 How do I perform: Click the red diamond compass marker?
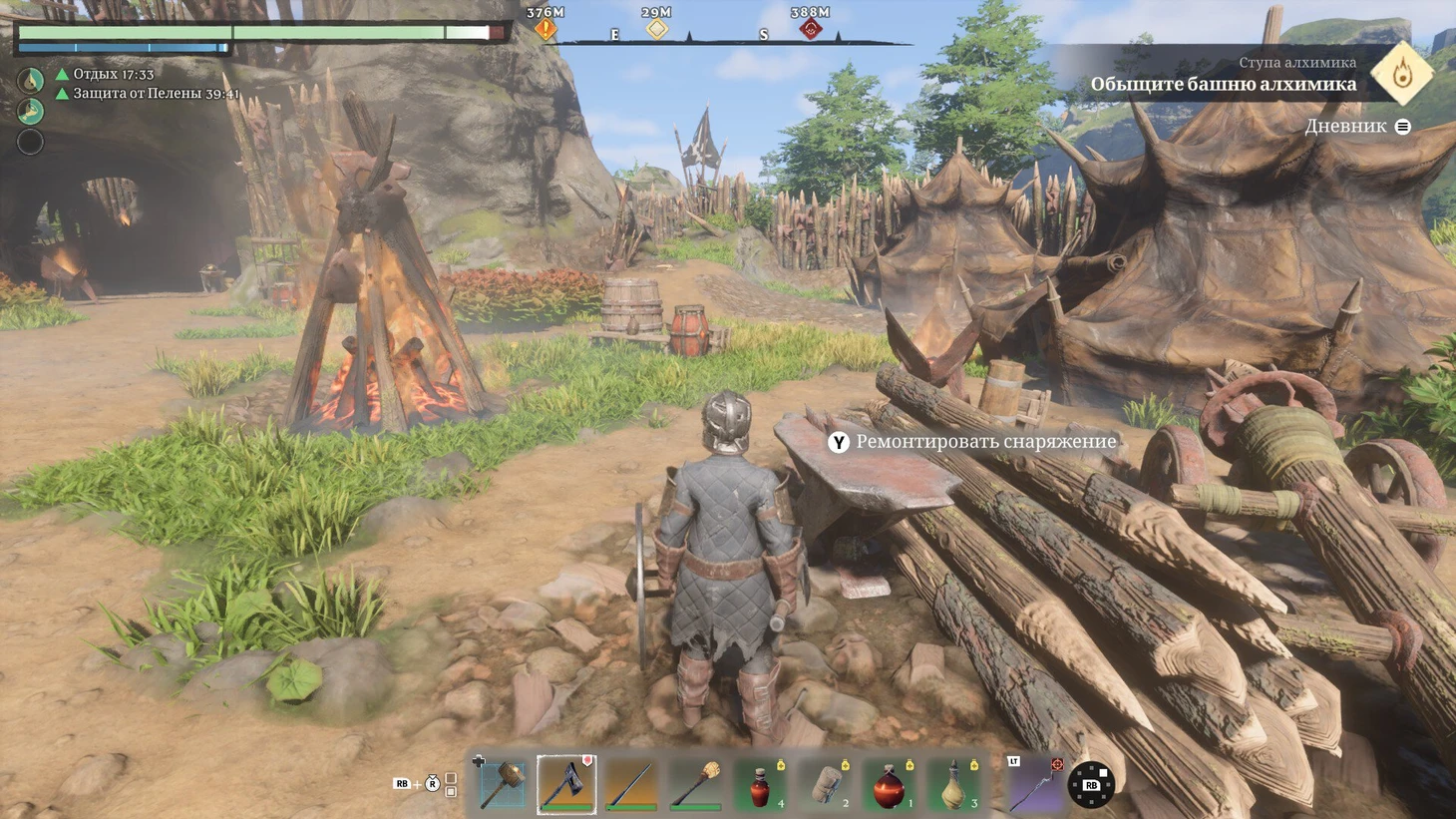coord(810,29)
